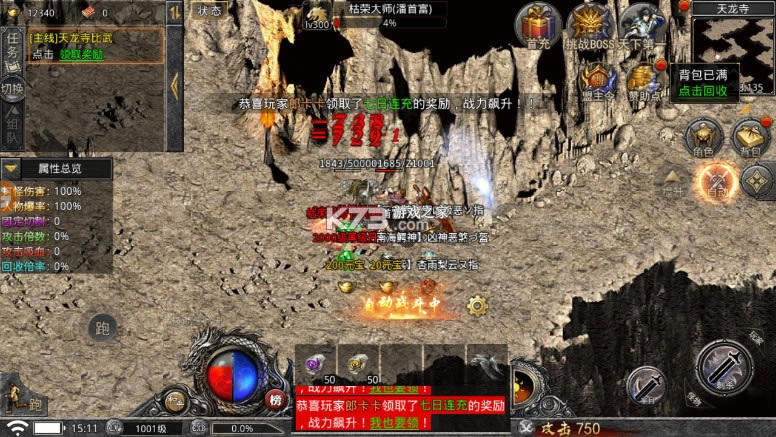Toggle the round 跑 run button
776x437 pixels.
tap(102, 327)
